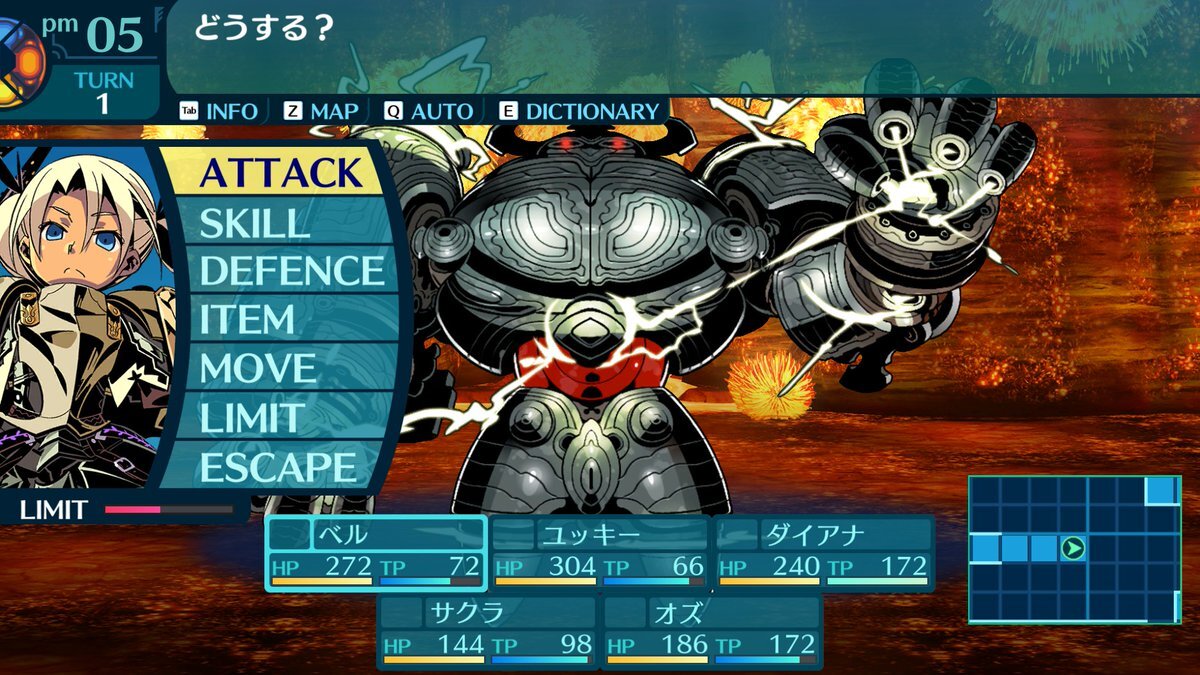Select ESCAPE to flee battle
This screenshot has height=675, width=1200.
pyautogui.click(x=277, y=467)
